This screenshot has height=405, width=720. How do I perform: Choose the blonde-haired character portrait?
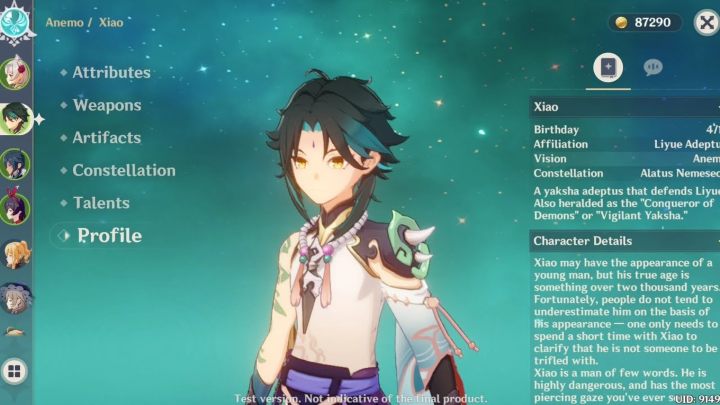pos(15,253)
